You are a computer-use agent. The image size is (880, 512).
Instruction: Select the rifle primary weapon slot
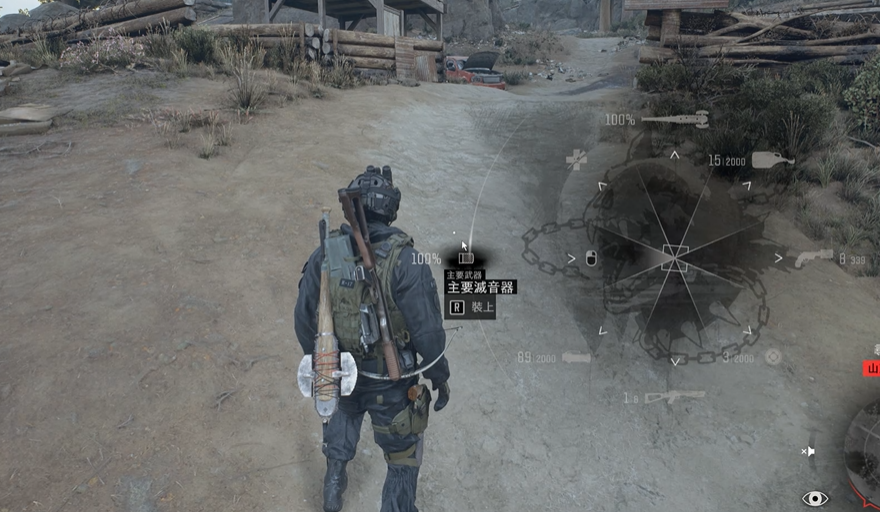pyautogui.click(x=674, y=397)
